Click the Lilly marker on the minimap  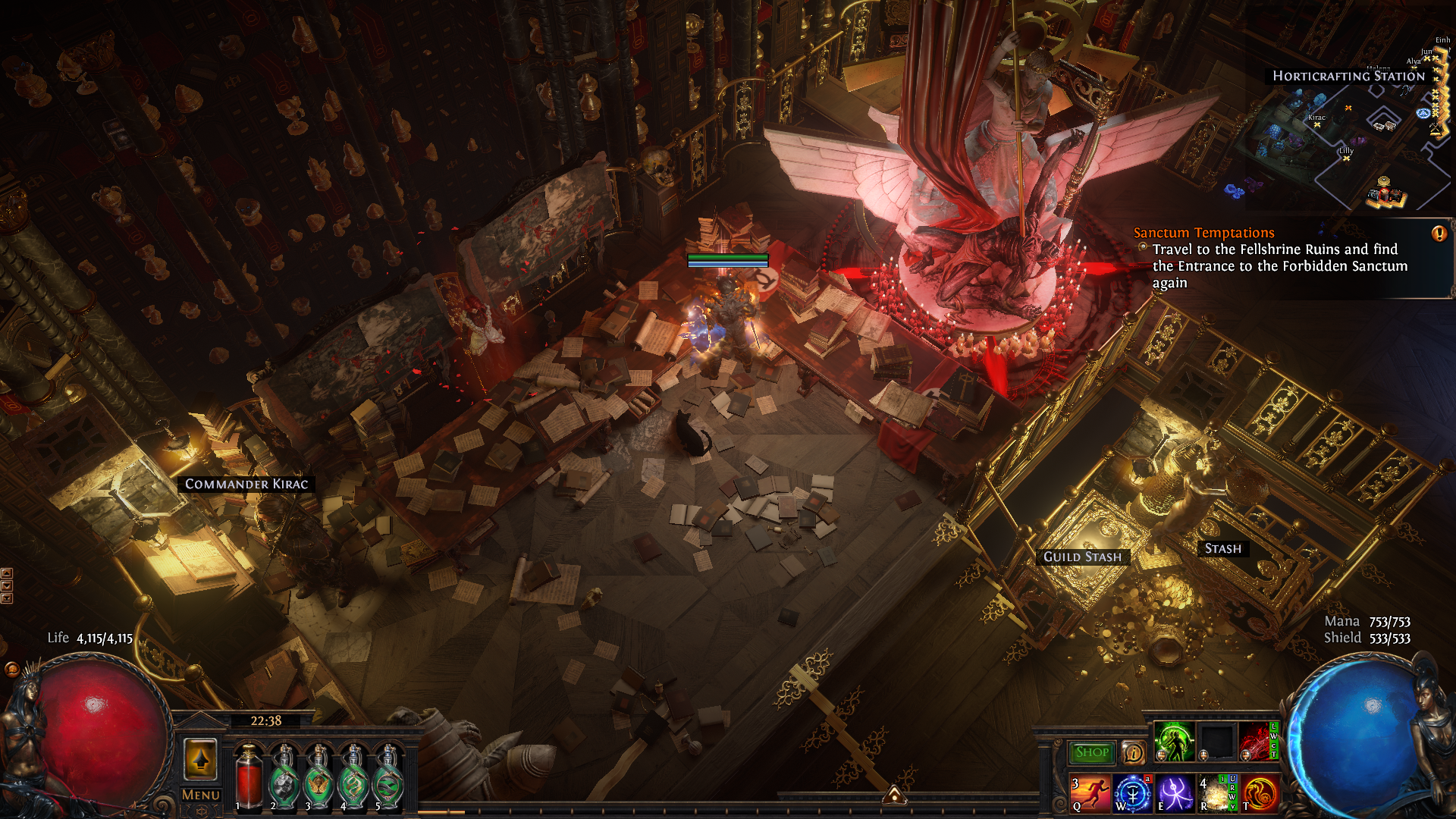pos(1346,158)
